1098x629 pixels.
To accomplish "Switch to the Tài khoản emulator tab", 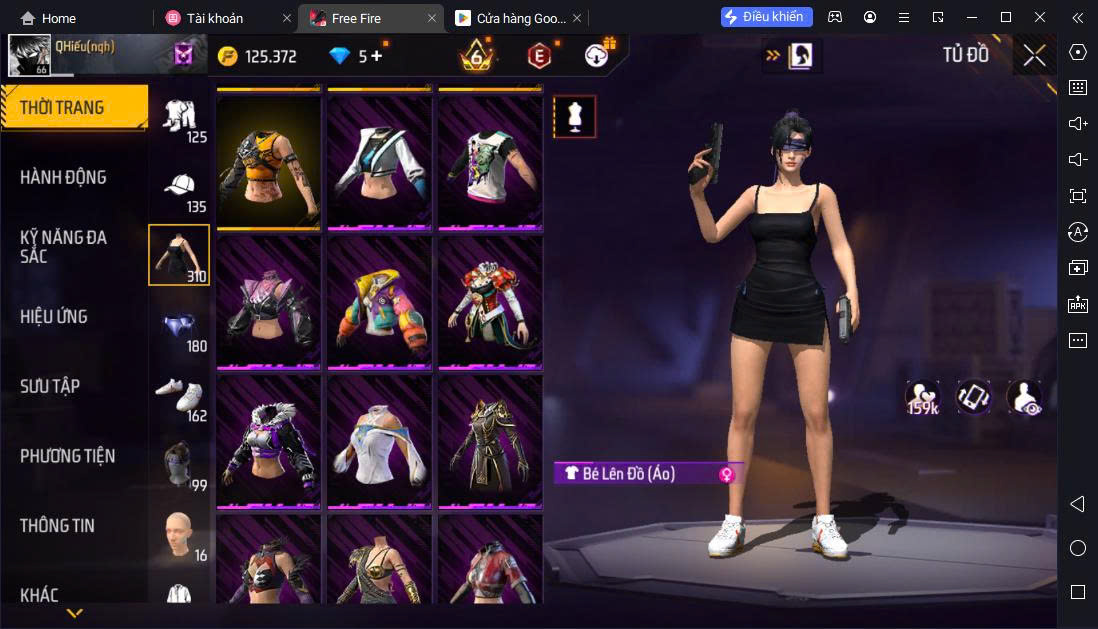I will (x=214, y=18).
